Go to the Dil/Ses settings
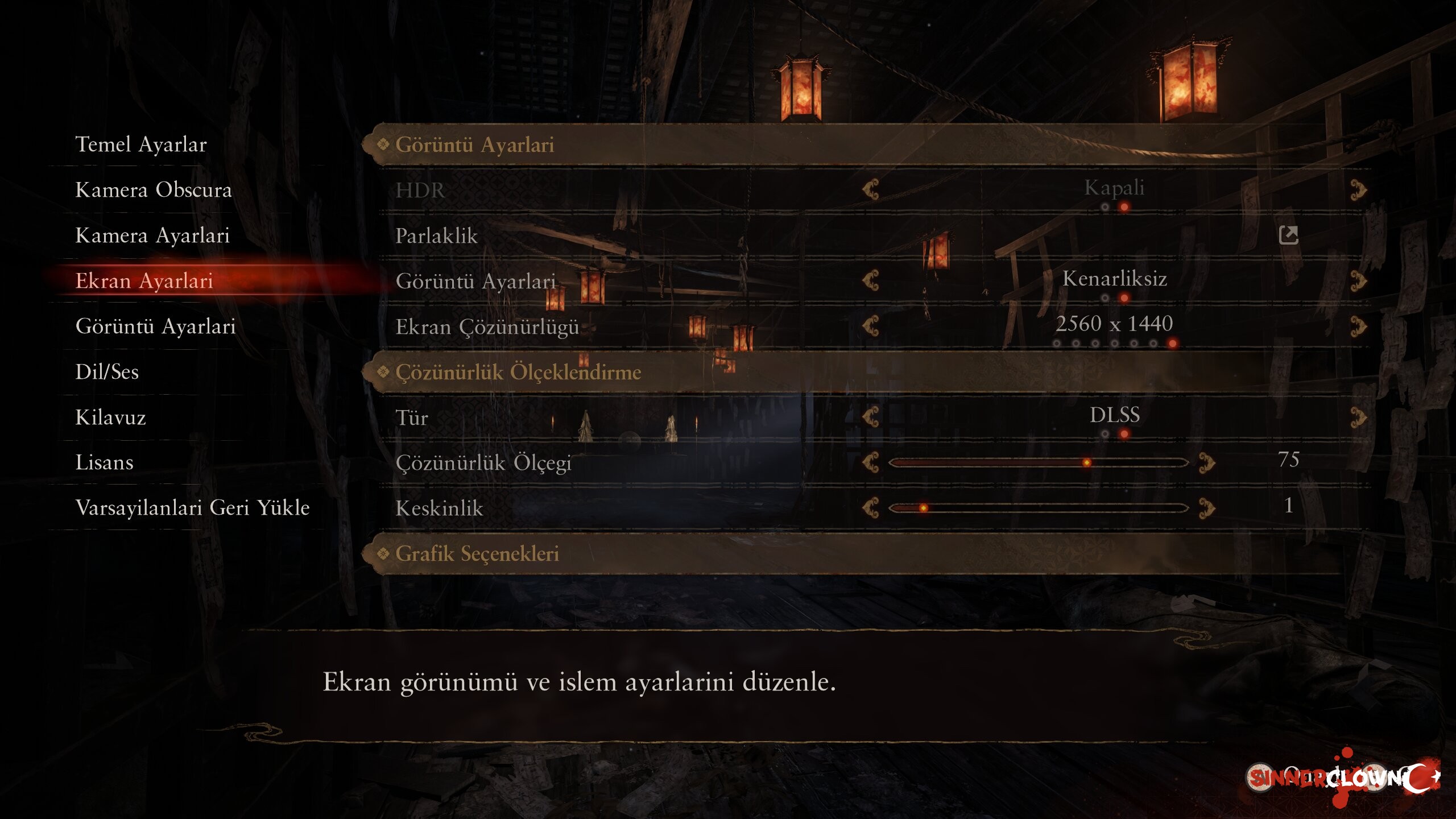 [107, 372]
